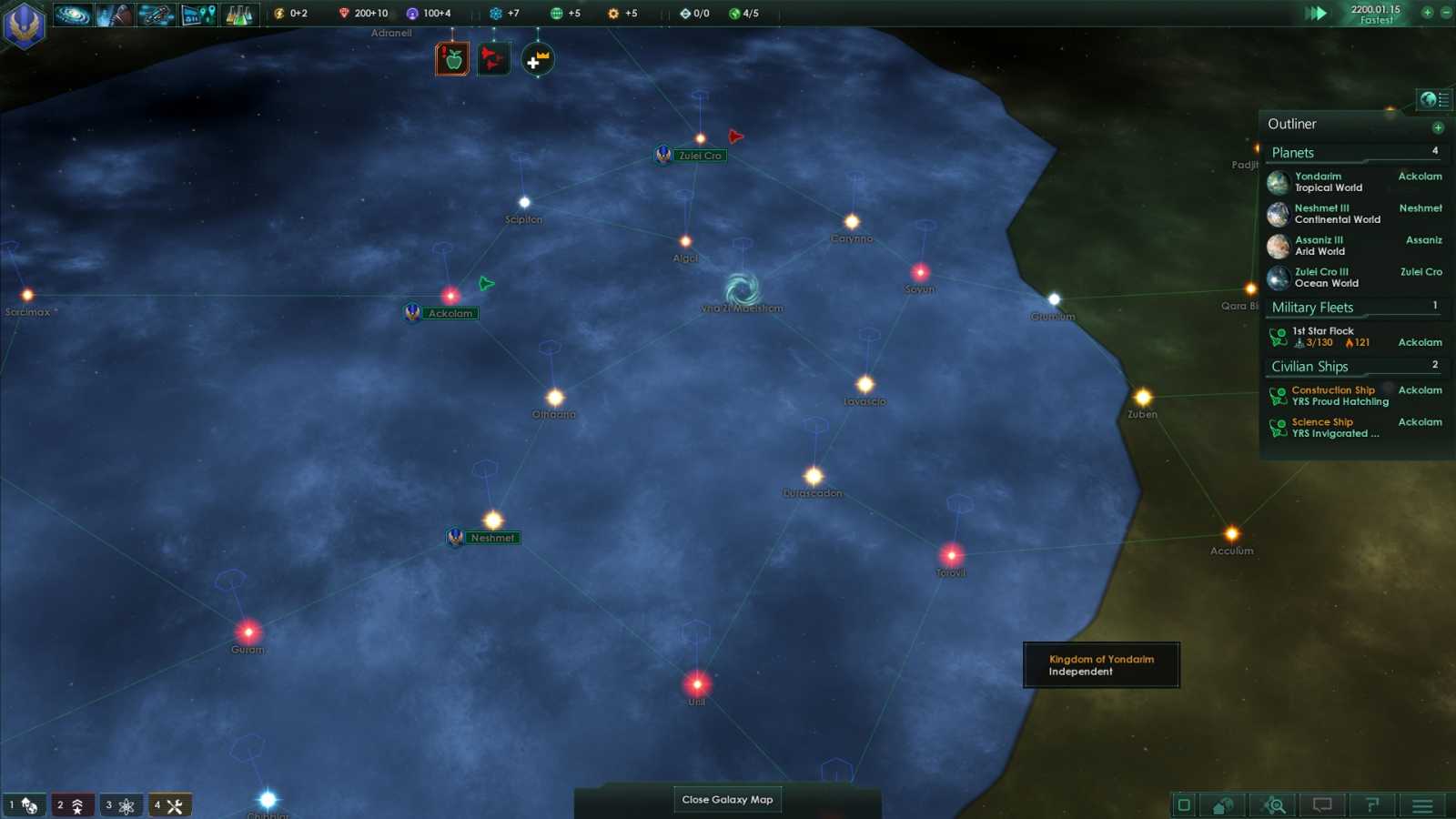
Task: Open the game menu hamburger icon
Action: [x=1421, y=804]
